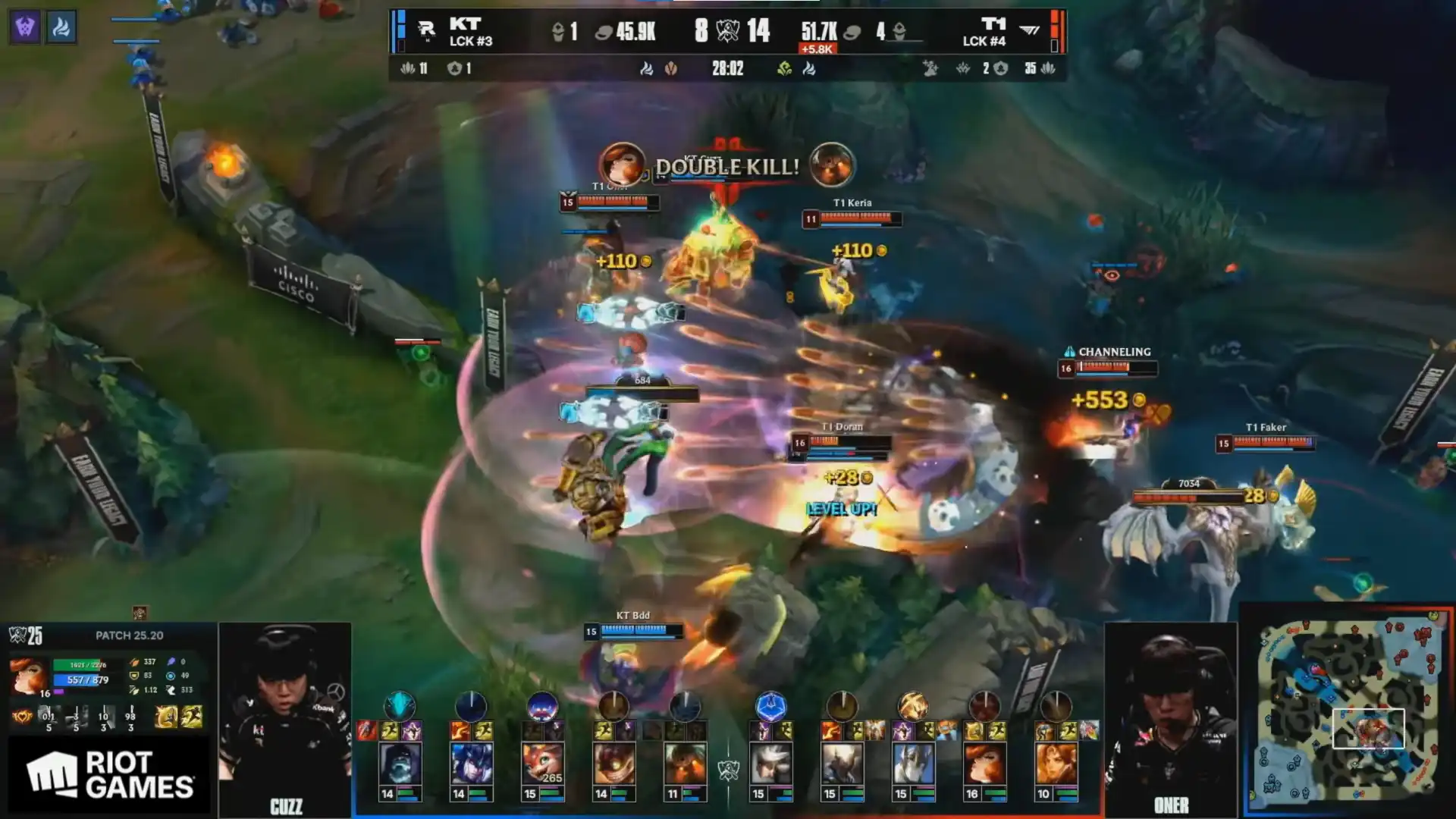This screenshot has height=819, width=1456.
Task: Open the Oner player camera
Action: coord(1170,717)
